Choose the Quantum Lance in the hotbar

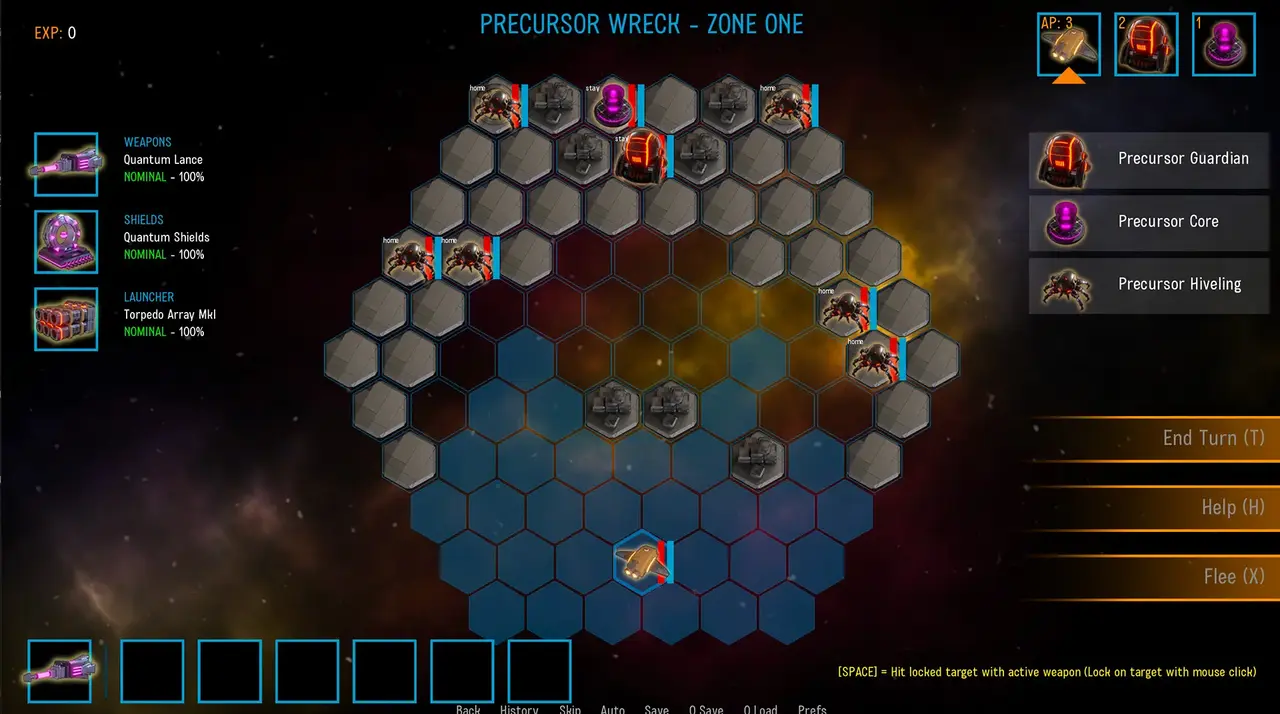[x=59, y=671]
